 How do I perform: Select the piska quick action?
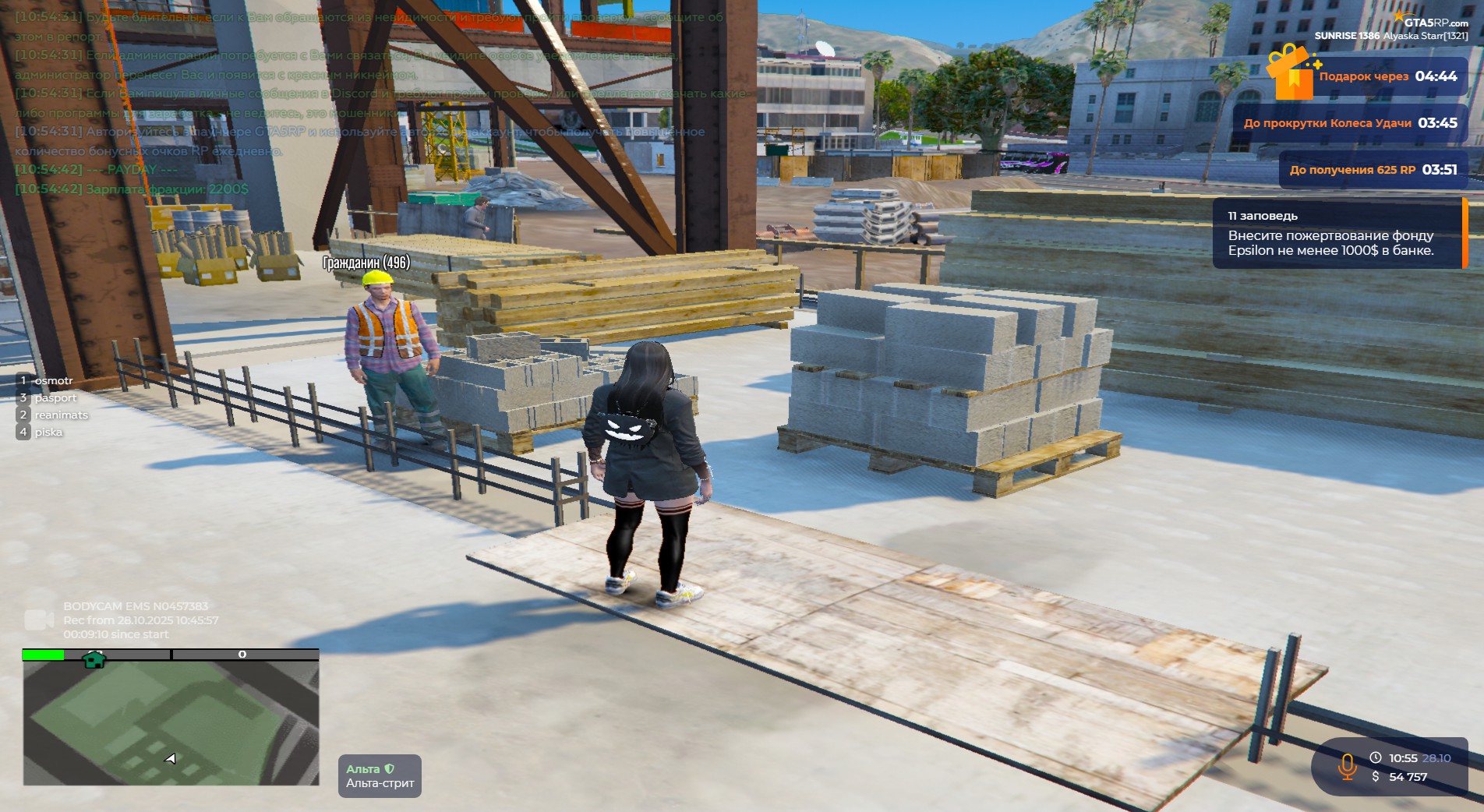point(48,432)
